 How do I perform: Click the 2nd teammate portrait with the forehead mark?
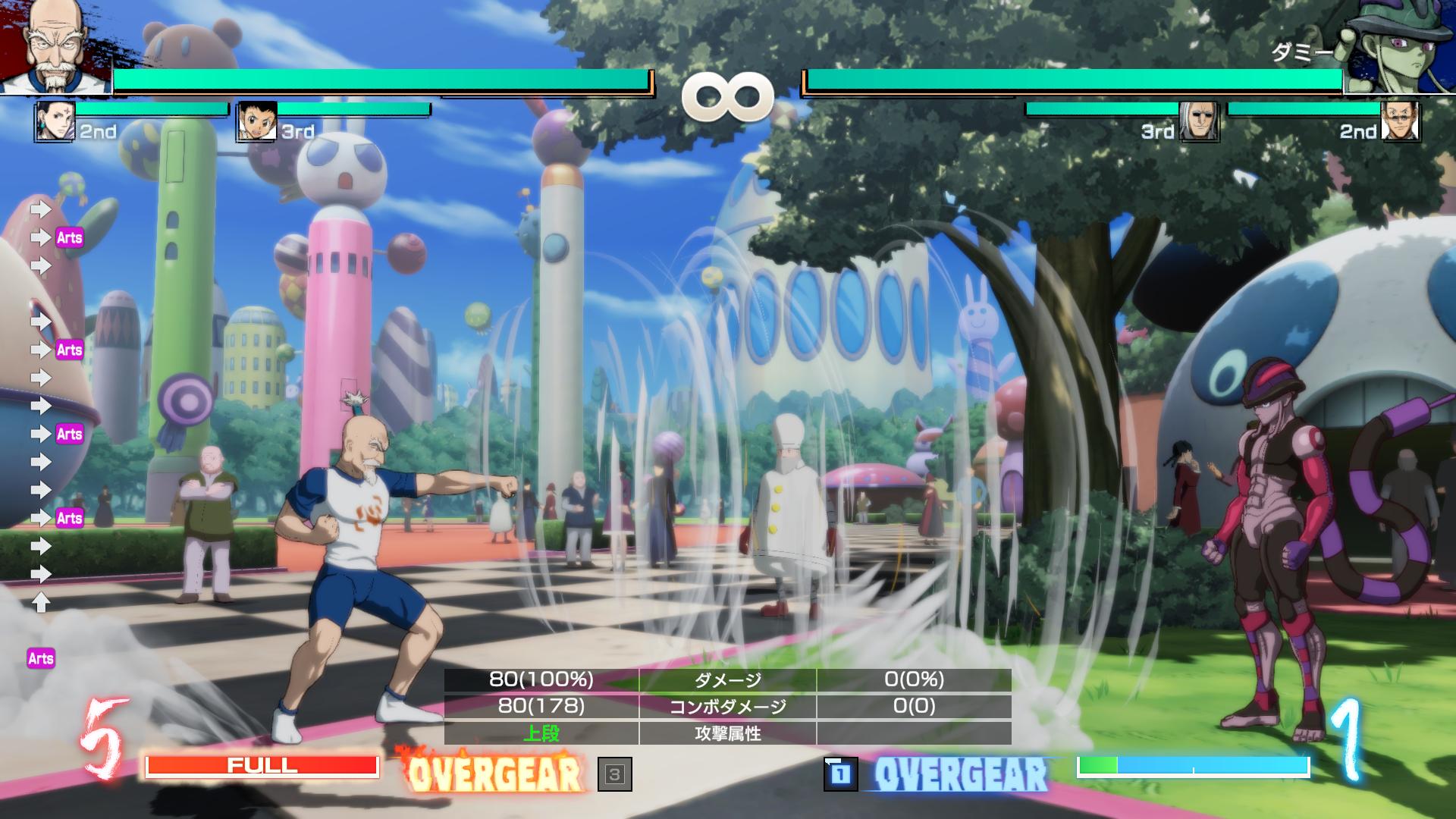[55, 121]
